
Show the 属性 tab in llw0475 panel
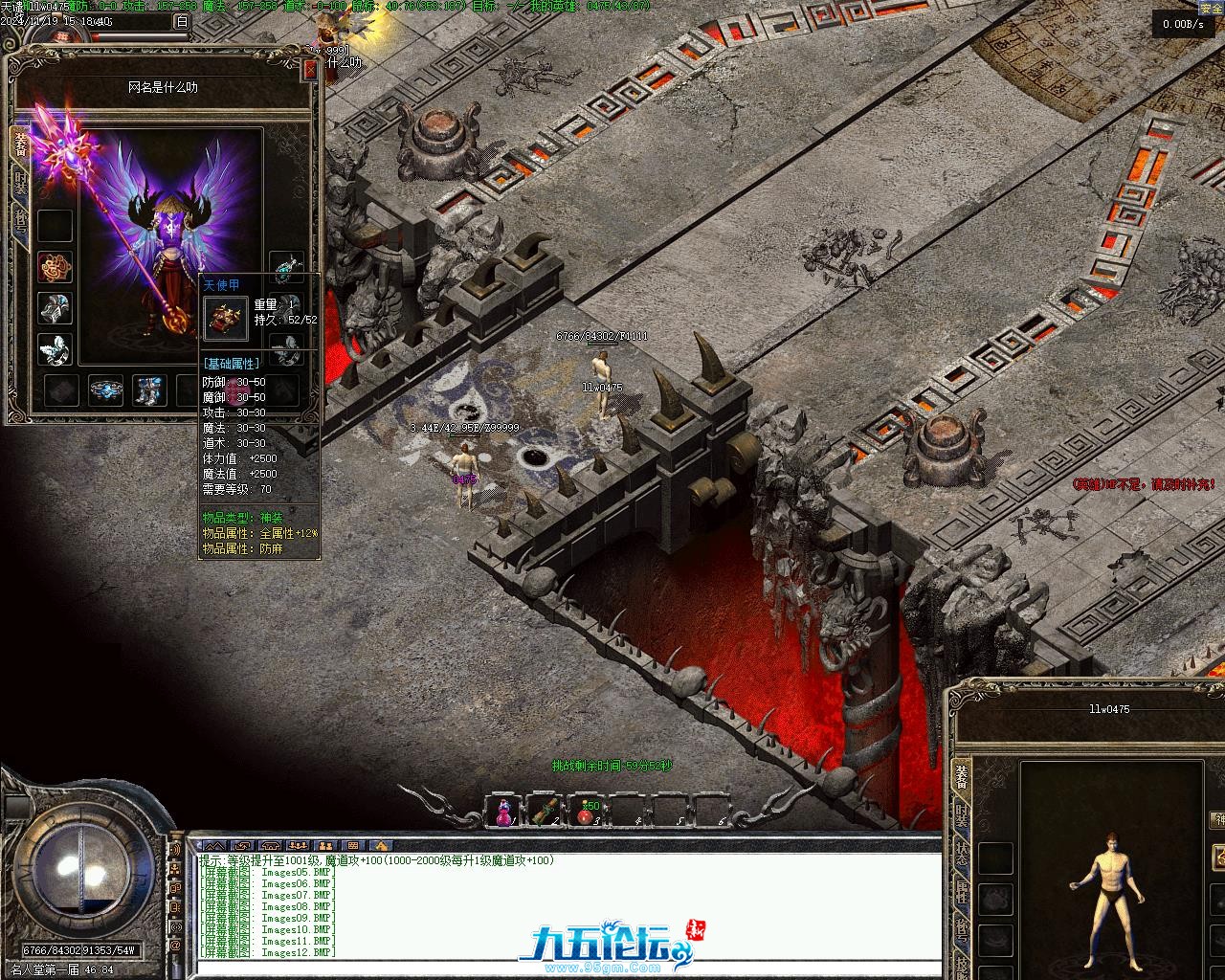click(962, 892)
